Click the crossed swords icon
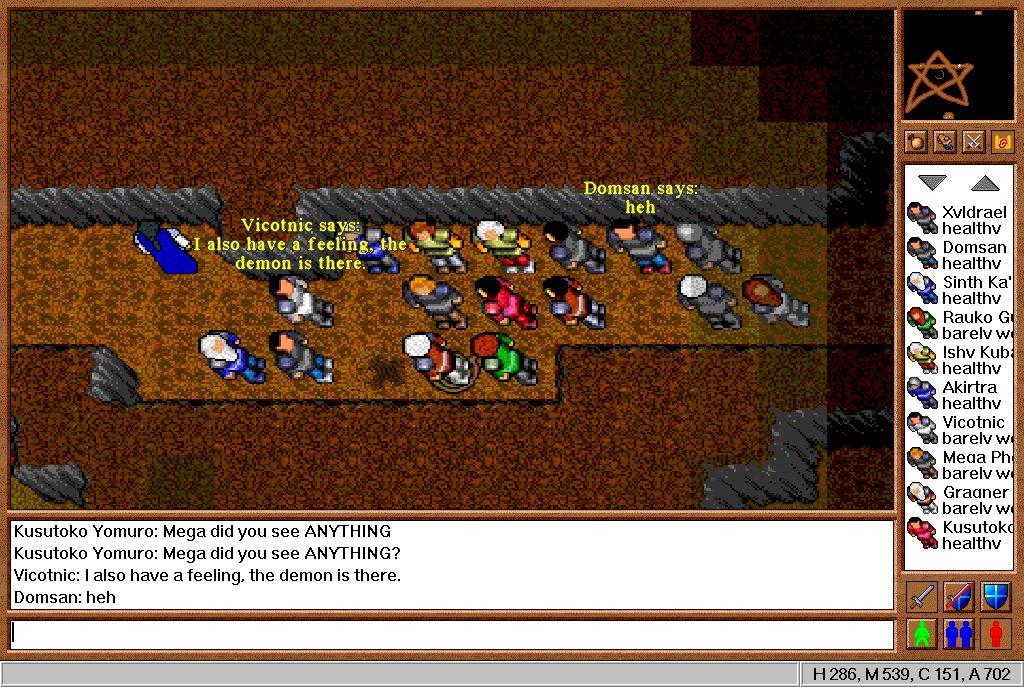 [973, 142]
